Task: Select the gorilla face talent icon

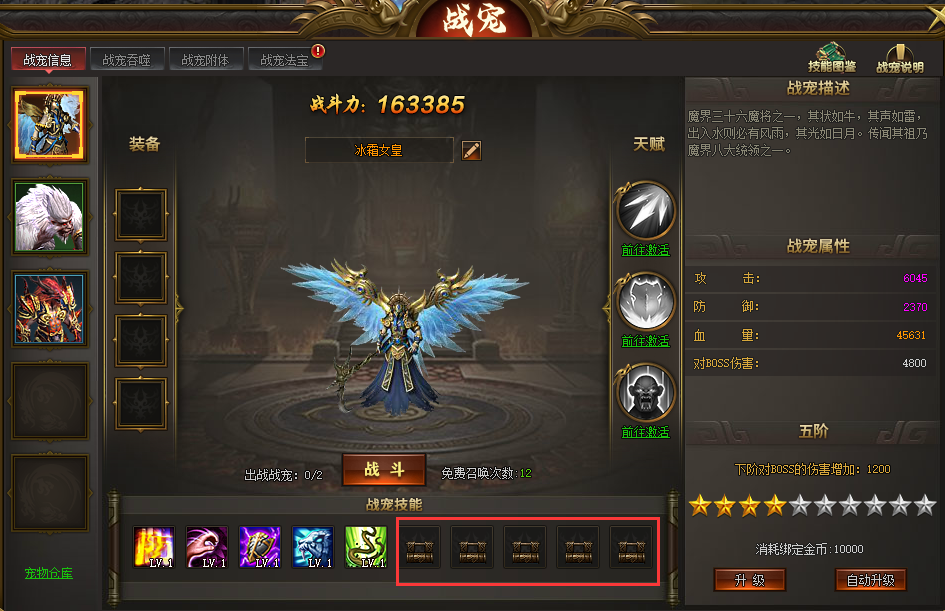Action: [645, 393]
